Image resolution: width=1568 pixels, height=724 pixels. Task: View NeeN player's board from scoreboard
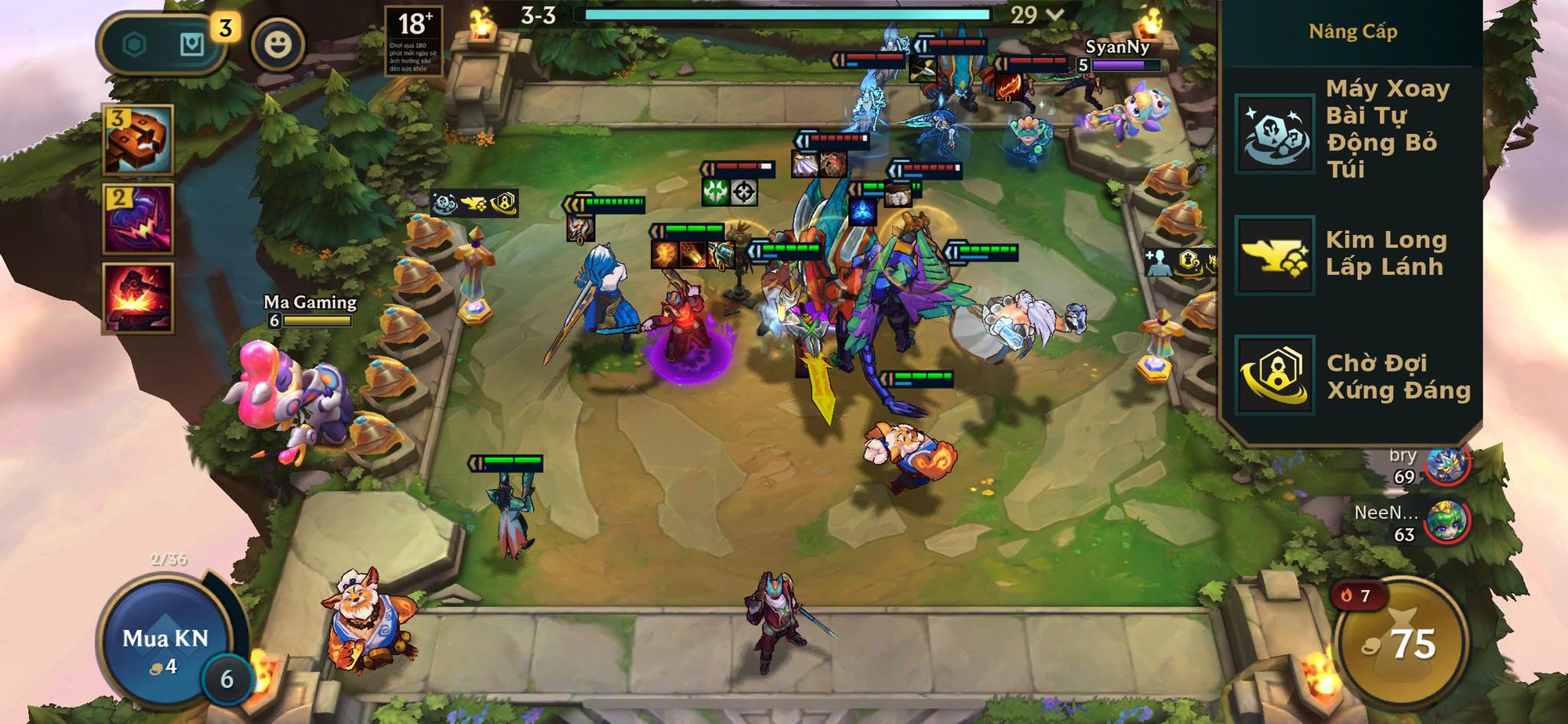click(x=1445, y=523)
